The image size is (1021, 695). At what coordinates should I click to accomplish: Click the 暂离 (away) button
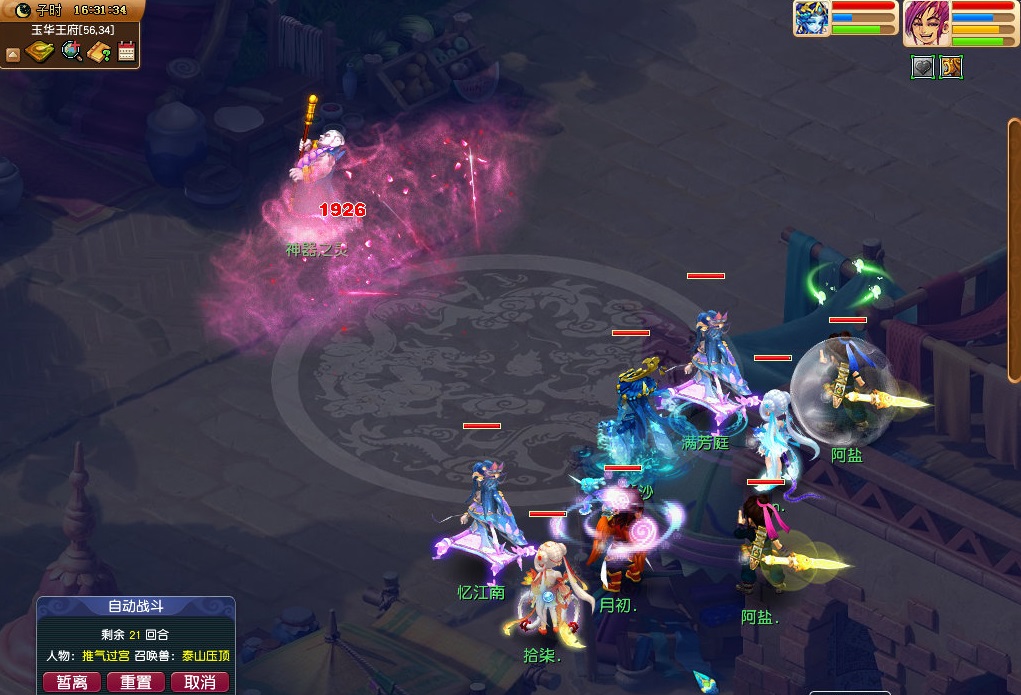(x=72, y=682)
